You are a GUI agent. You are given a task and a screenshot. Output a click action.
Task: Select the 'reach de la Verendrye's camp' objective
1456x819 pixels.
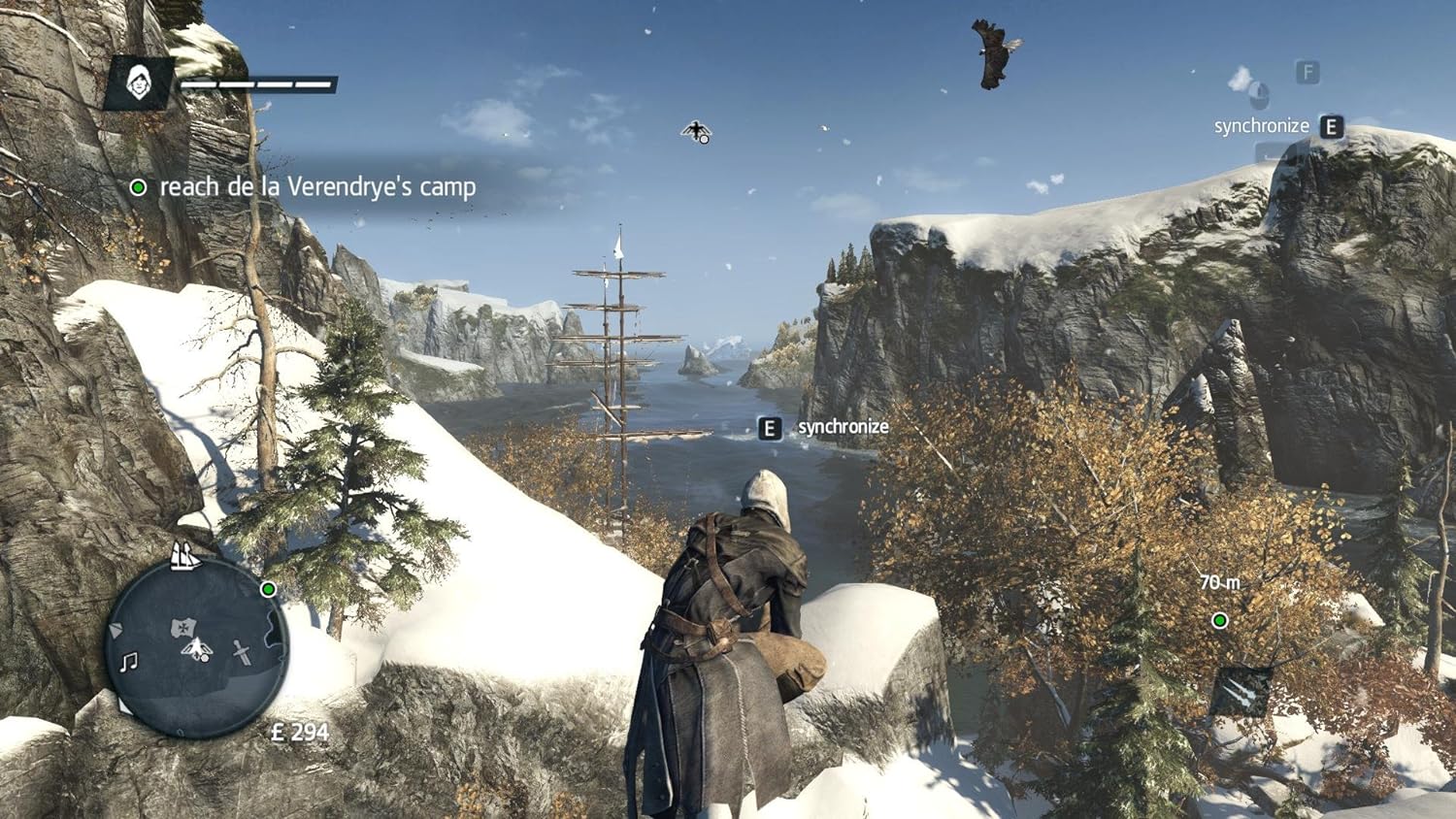tap(317, 186)
